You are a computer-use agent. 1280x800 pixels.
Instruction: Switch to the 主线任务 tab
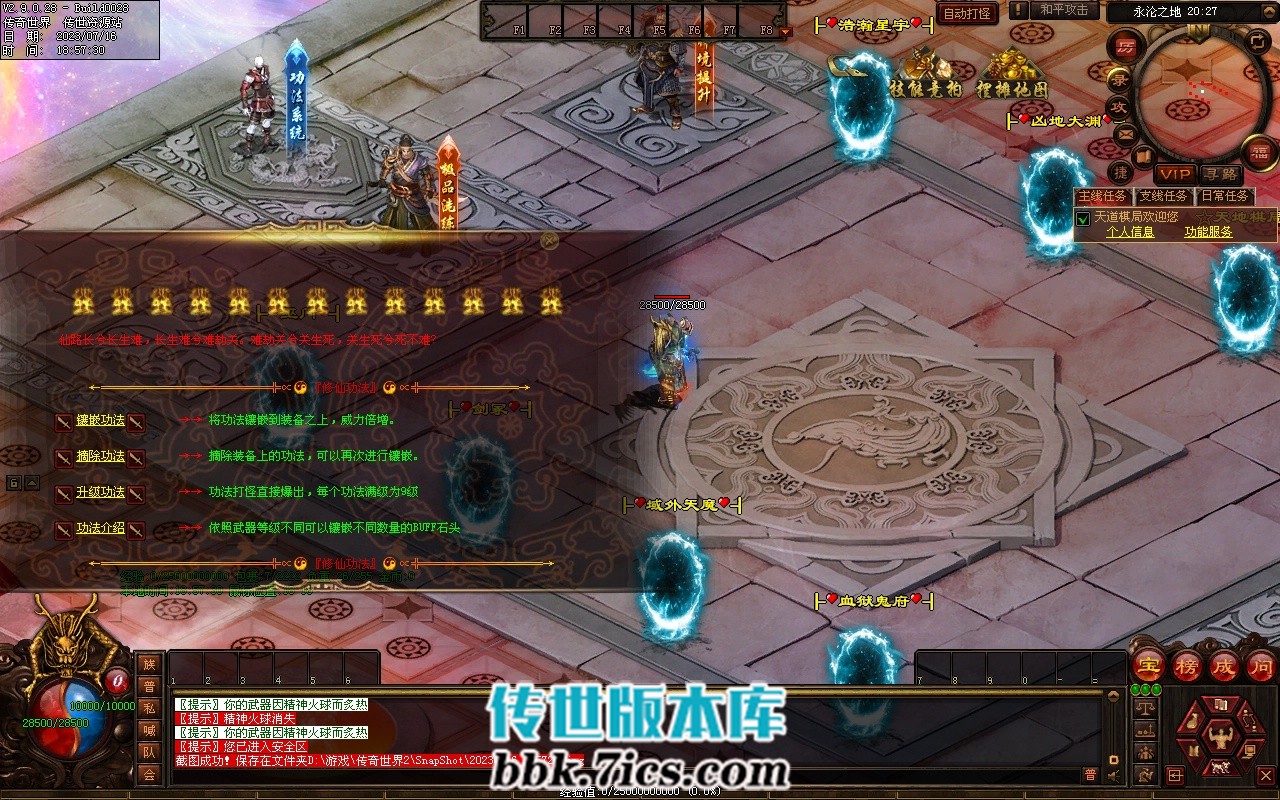1102,196
